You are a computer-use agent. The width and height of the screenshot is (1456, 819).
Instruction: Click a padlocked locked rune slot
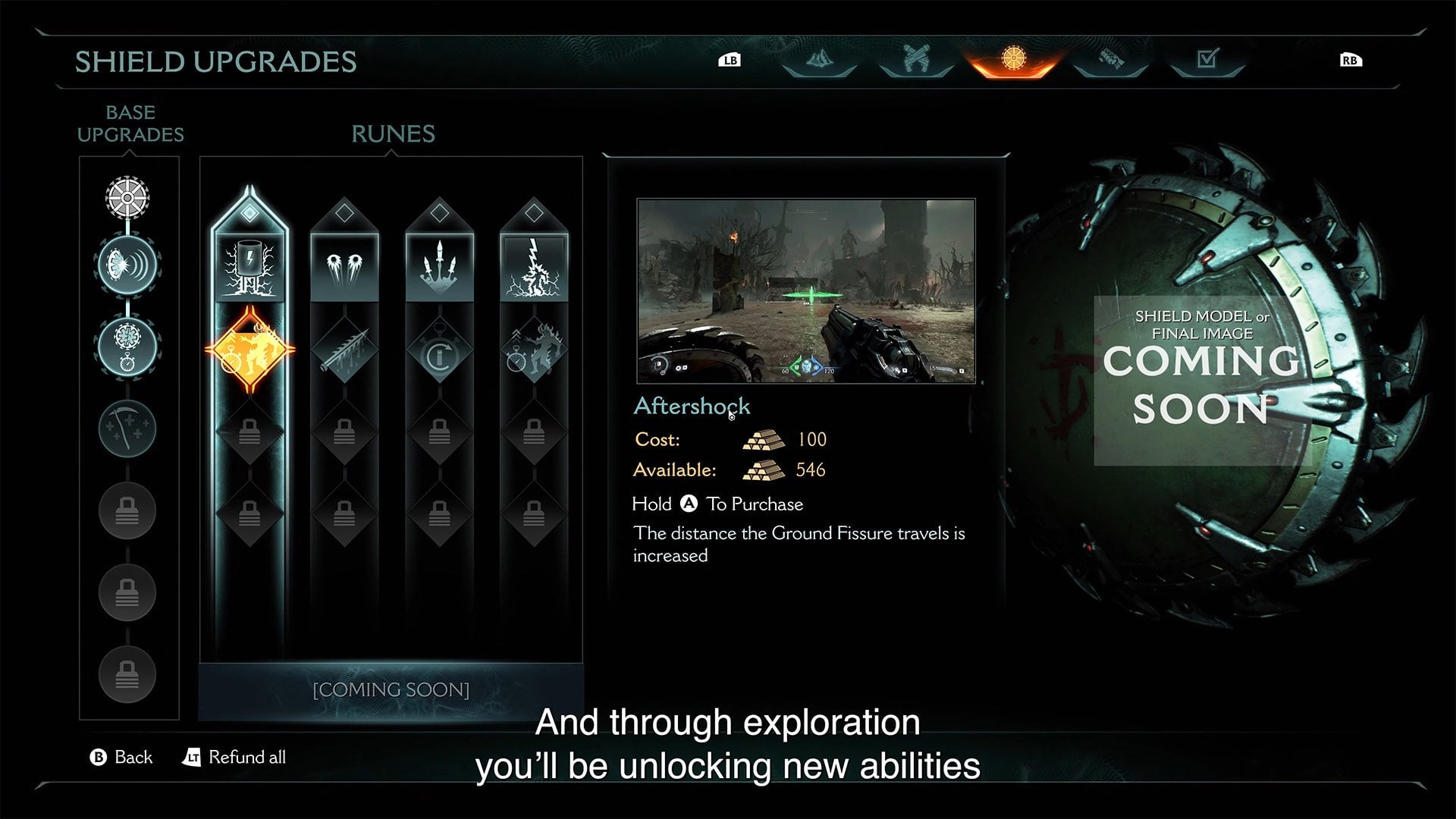(x=249, y=434)
